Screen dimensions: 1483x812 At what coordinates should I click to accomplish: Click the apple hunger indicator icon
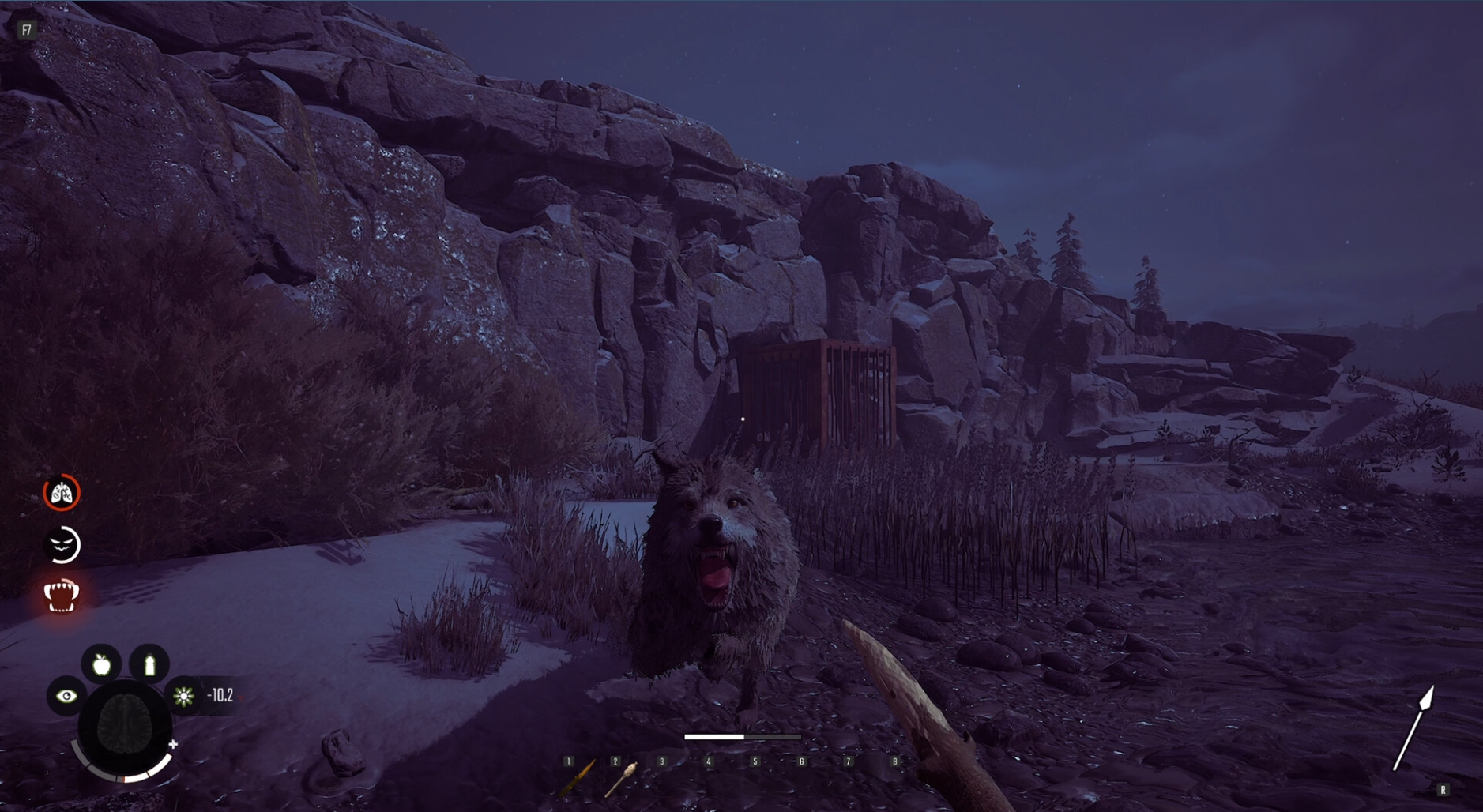[102, 664]
